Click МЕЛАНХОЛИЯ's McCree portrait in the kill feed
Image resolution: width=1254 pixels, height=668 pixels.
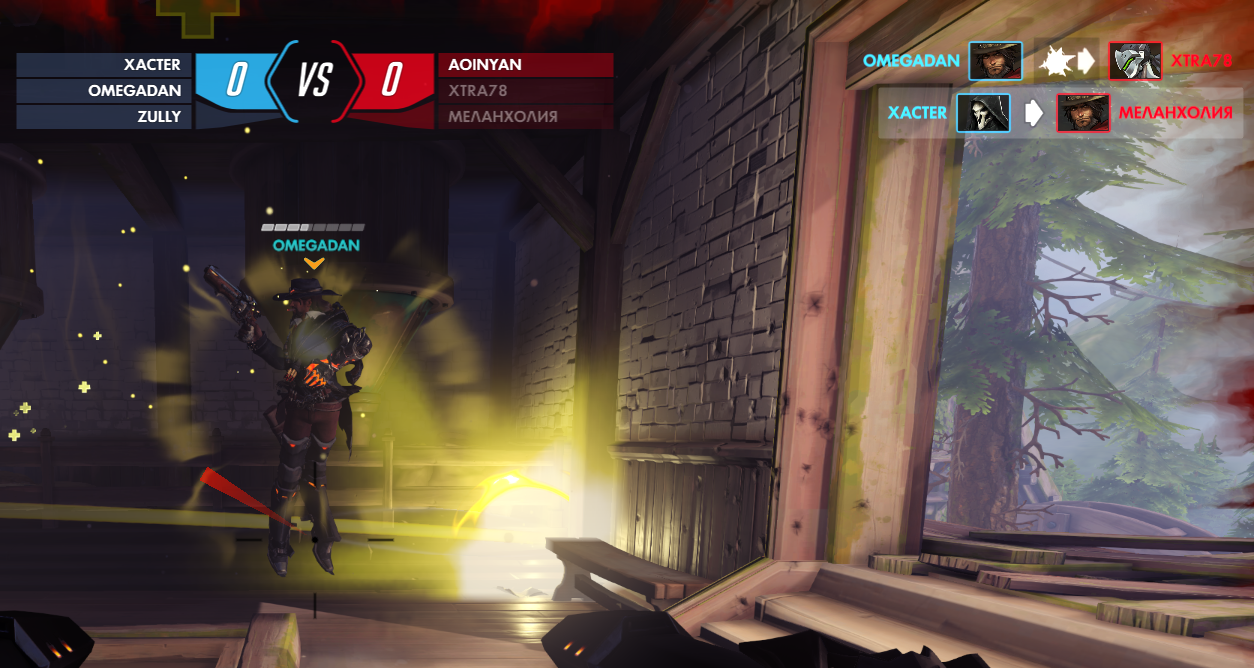[1083, 113]
